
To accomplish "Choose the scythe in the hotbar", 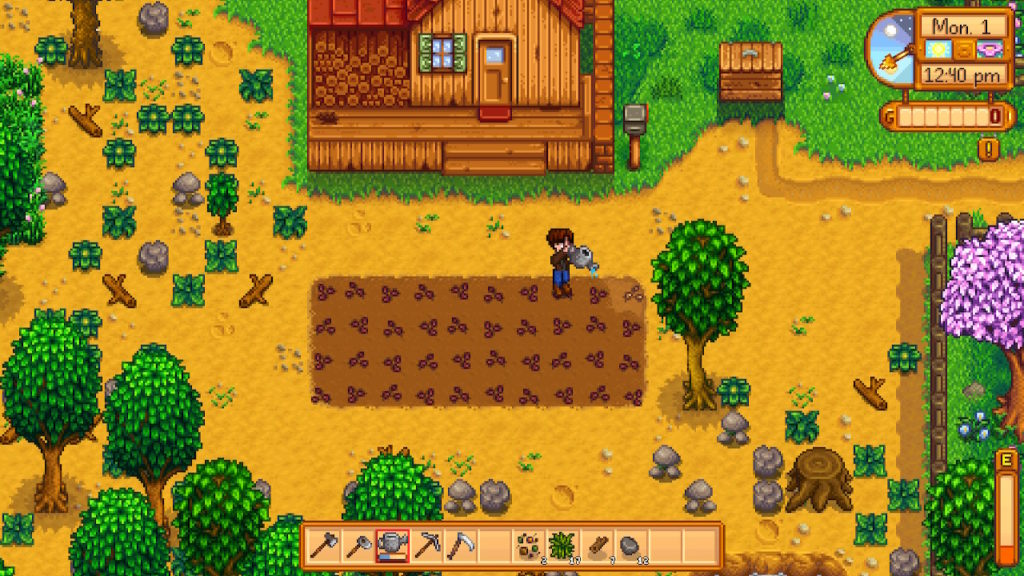I will click(460, 546).
